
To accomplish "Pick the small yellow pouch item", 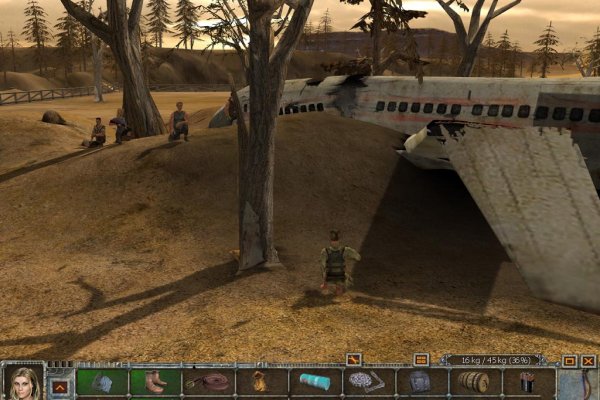I will 261,382.
